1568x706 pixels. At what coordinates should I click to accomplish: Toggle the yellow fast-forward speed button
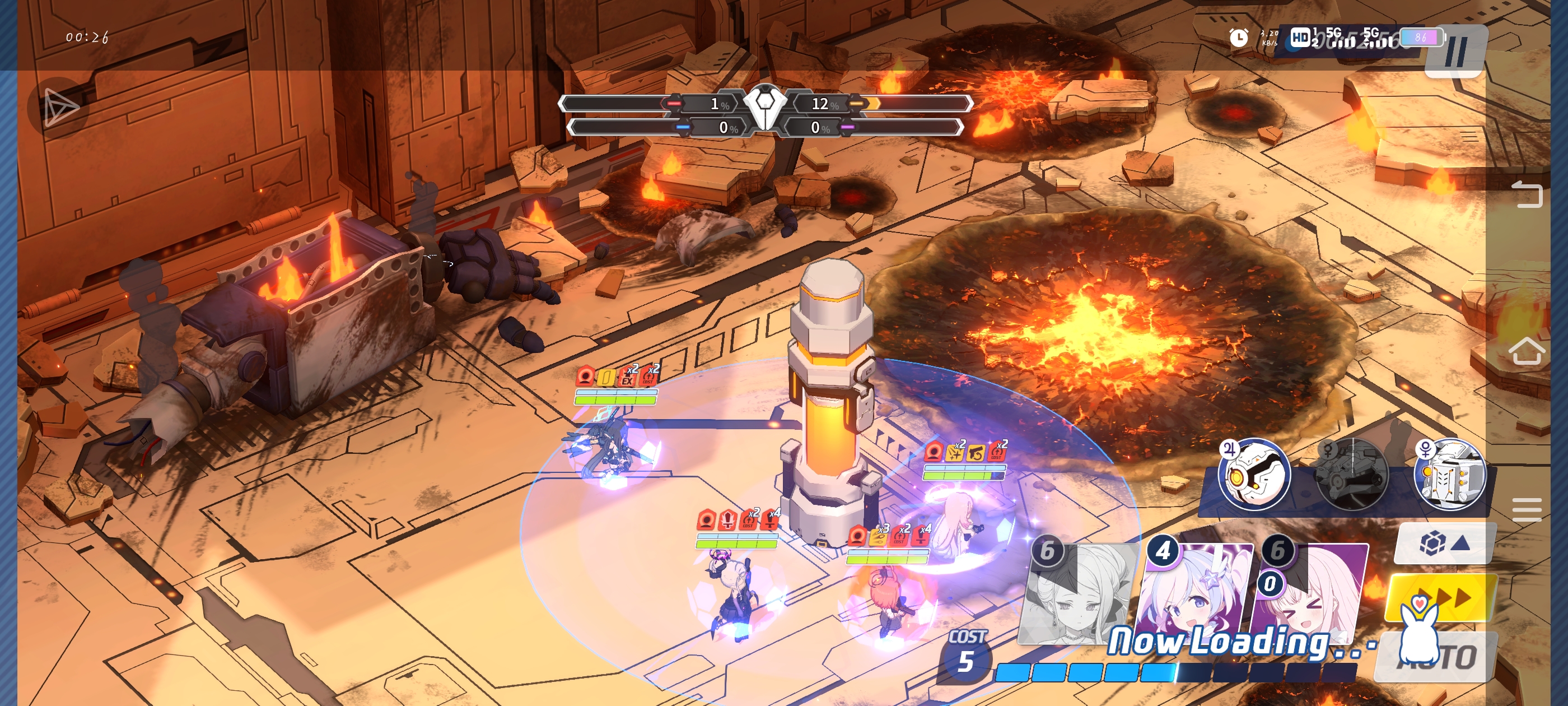click(1440, 597)
